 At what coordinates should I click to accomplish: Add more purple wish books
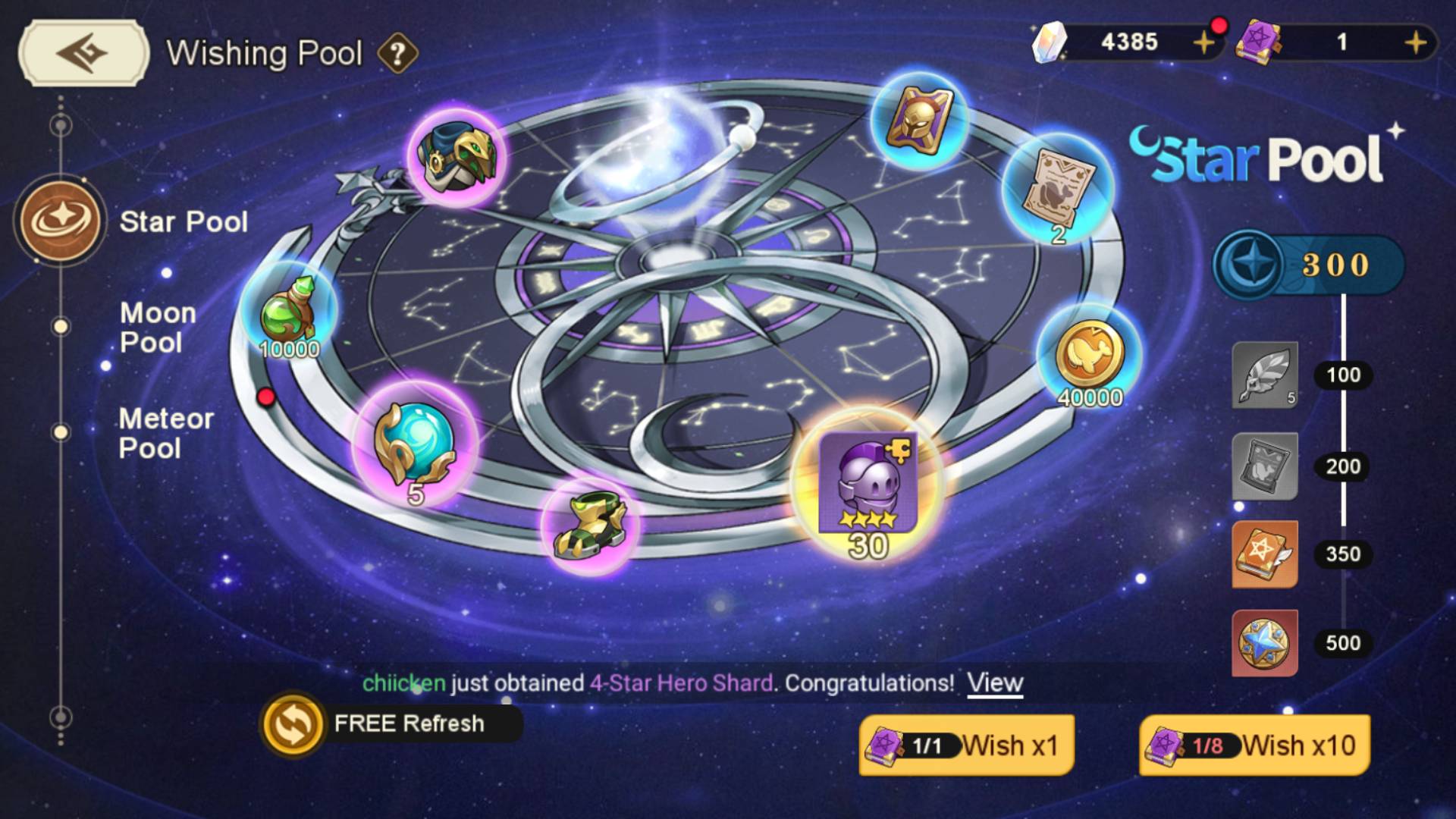1415,42
